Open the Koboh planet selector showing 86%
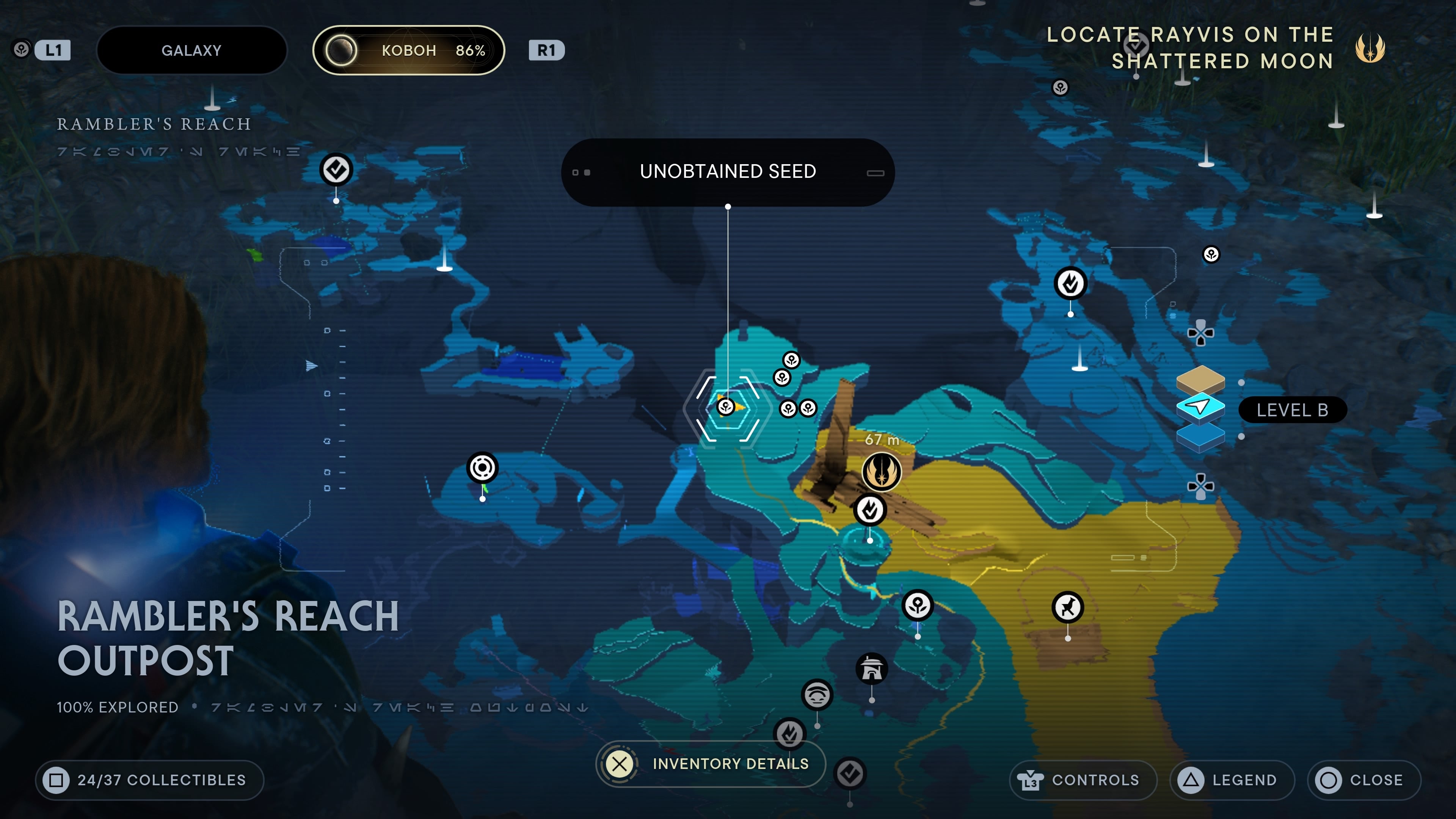This screenshot has height=819, width=1456. (x=409, y=50)
